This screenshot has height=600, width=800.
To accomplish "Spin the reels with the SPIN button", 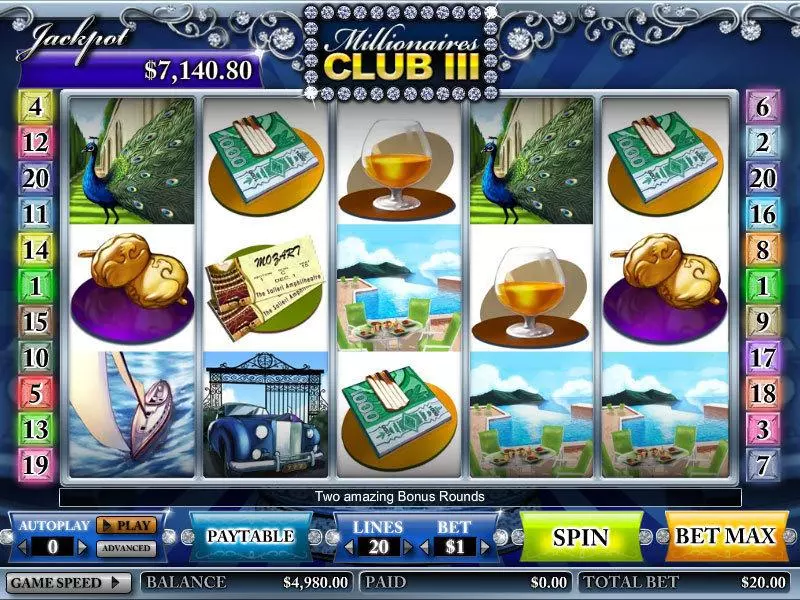I will pyautogui.click(x=581, y=536).
